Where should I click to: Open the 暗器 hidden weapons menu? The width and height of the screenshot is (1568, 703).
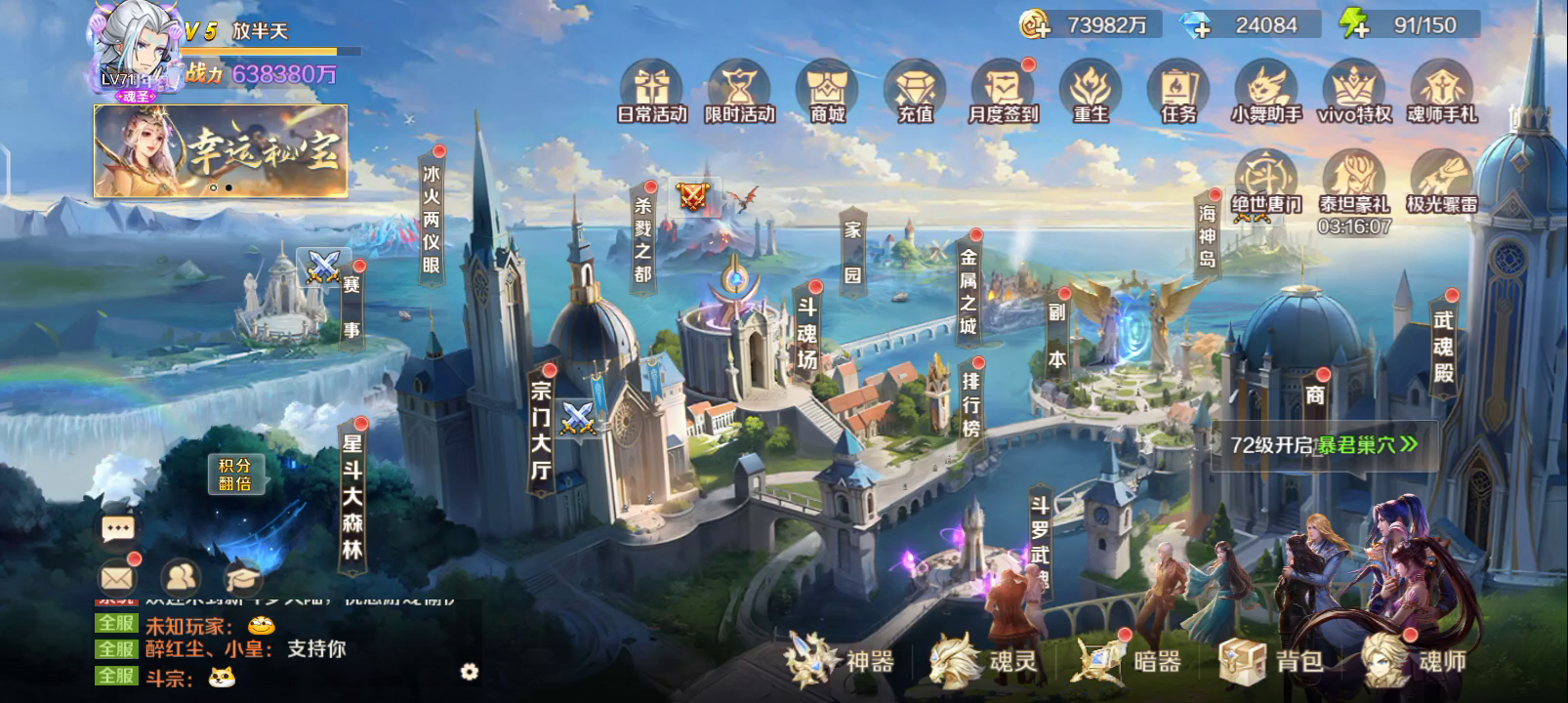[x=1127, y=661]
